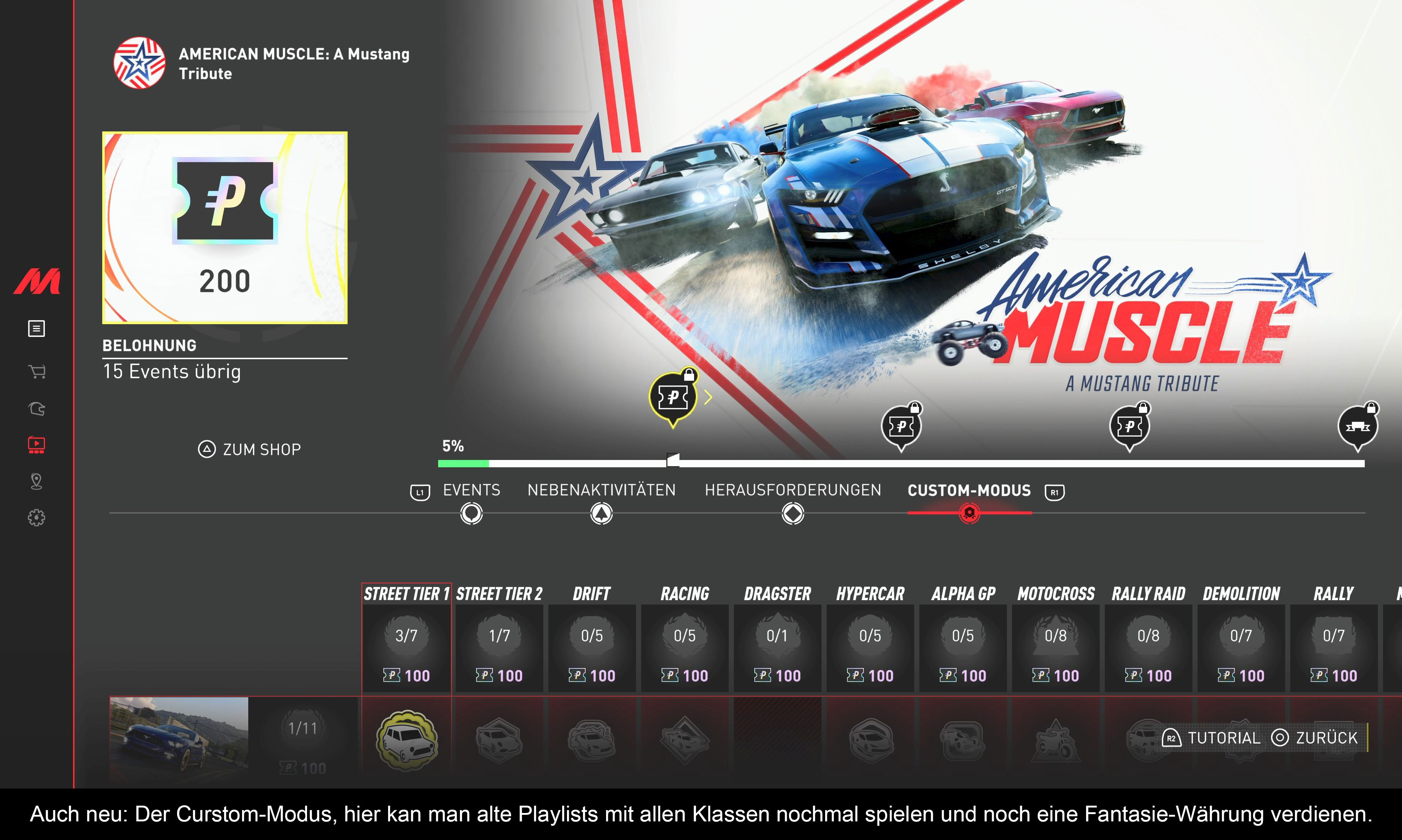The image size is (1402, 840).
Task: Select the 200 reward ticket card
Action: click(225, 227)
